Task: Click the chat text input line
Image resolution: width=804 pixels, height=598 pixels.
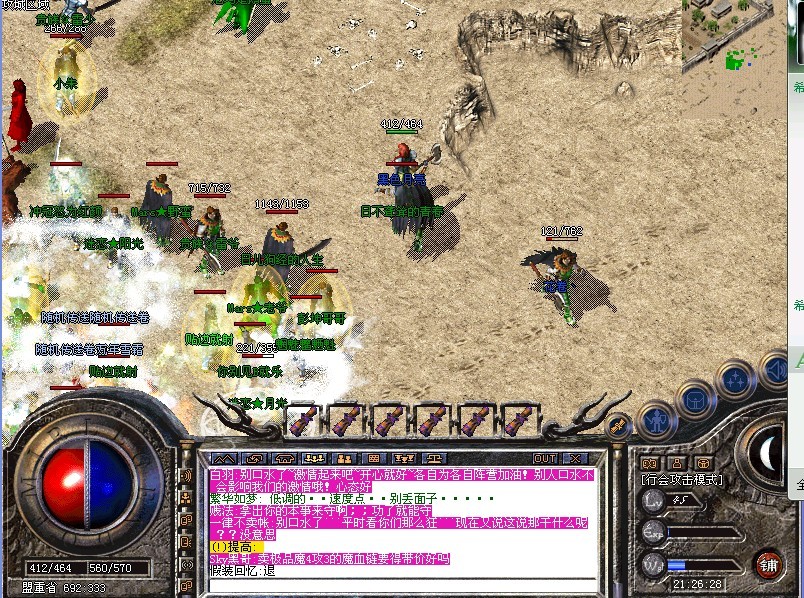Action: (x=400, y=585)
